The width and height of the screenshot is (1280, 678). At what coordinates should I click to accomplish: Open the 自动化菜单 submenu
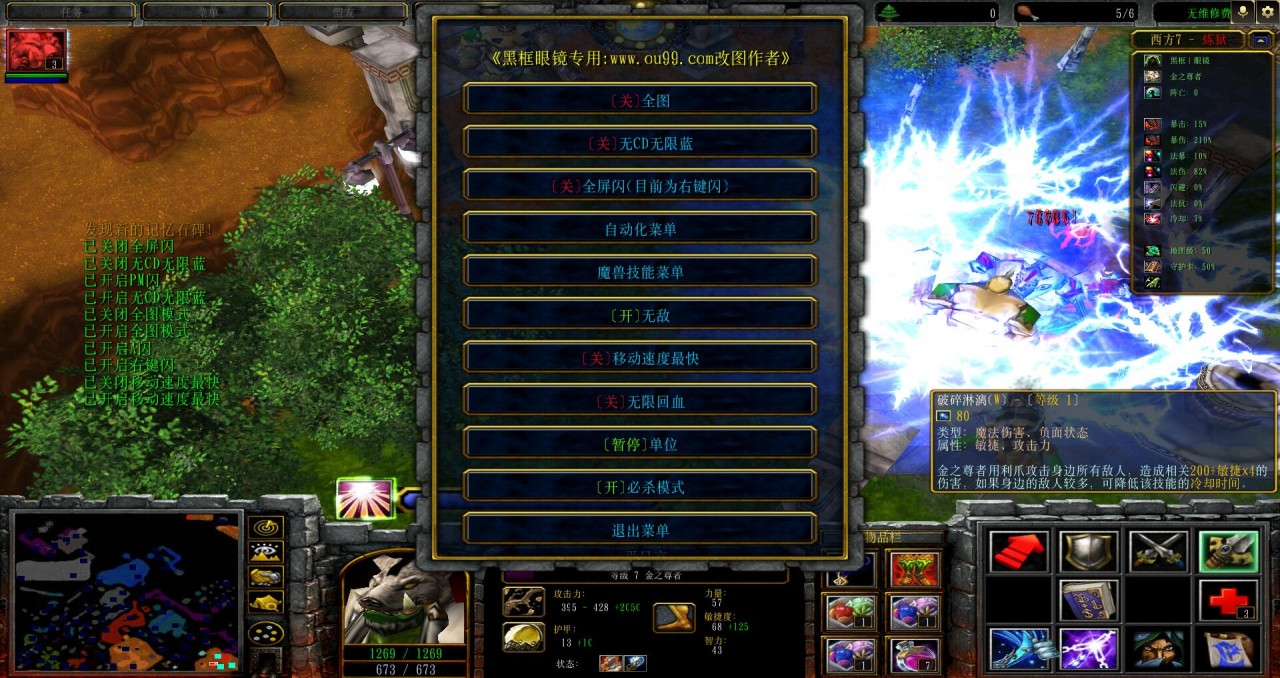640,229
